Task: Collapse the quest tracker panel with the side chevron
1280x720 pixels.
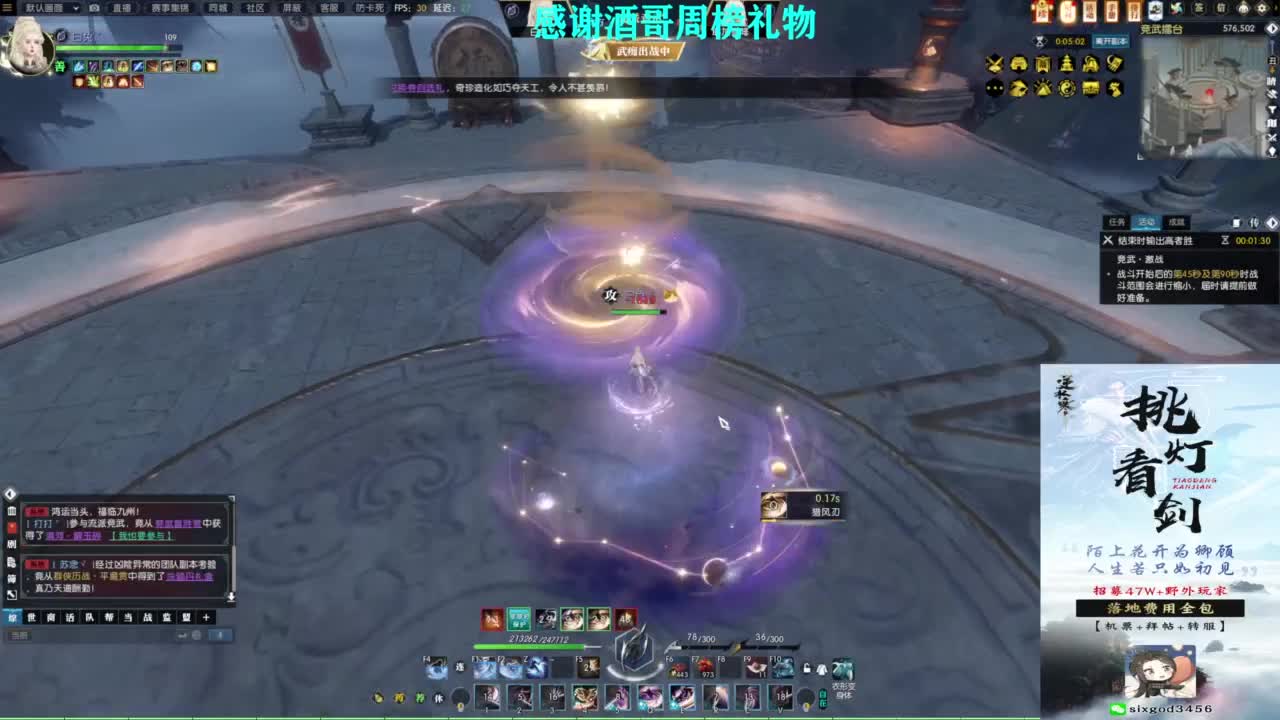Action: pyautogui.click(x=1272, y=223)
